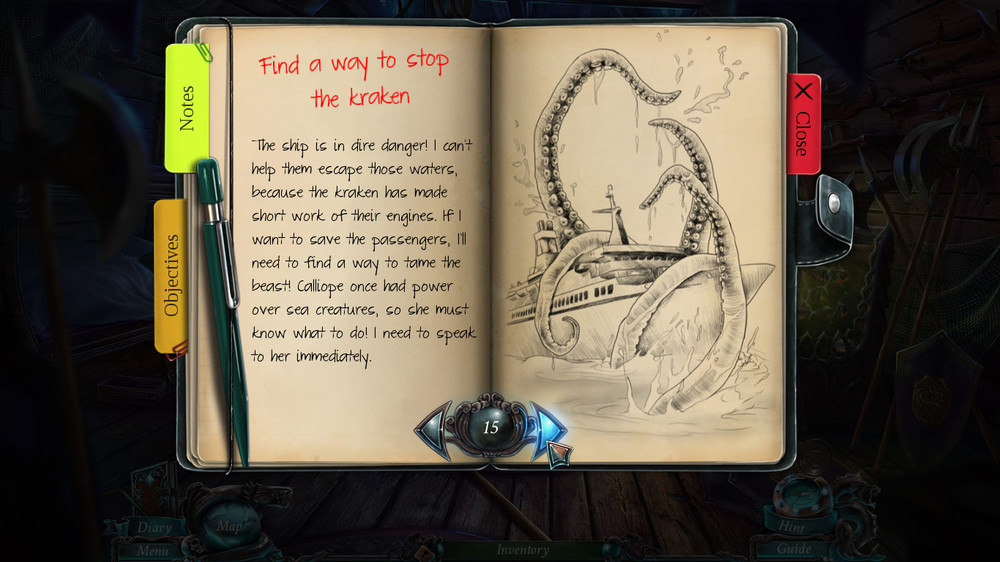Screen dimensions: 1000x562
Task: Open the Objectives tab
Action: click(x=171, y=275)
